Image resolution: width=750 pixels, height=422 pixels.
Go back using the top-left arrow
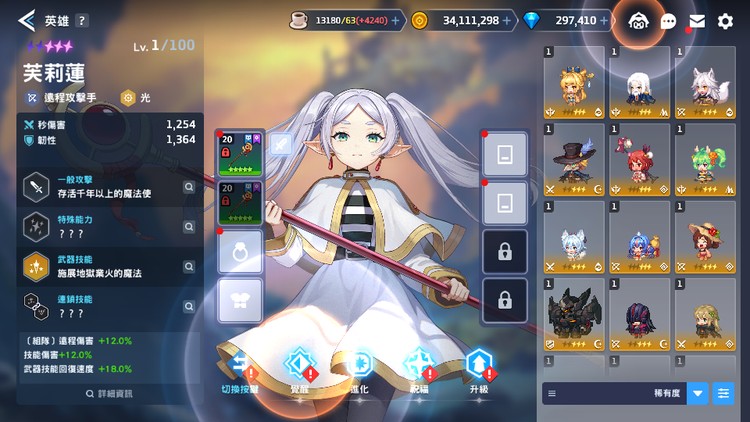click(26, 20)
